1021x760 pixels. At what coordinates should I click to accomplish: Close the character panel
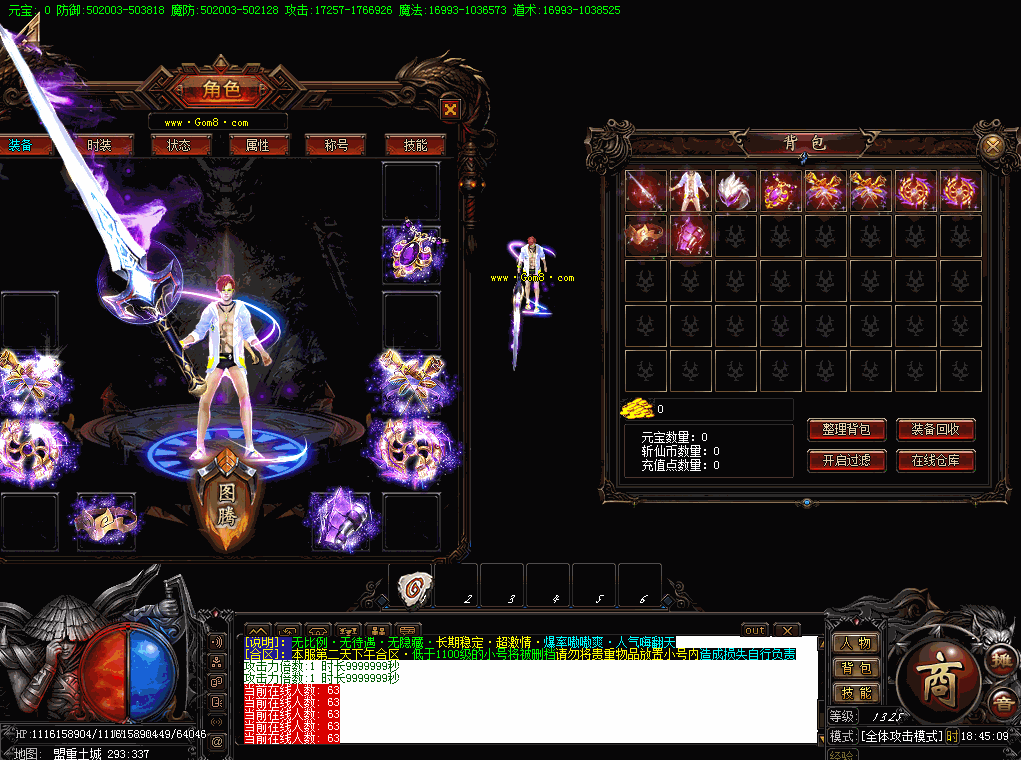[450, 109]
